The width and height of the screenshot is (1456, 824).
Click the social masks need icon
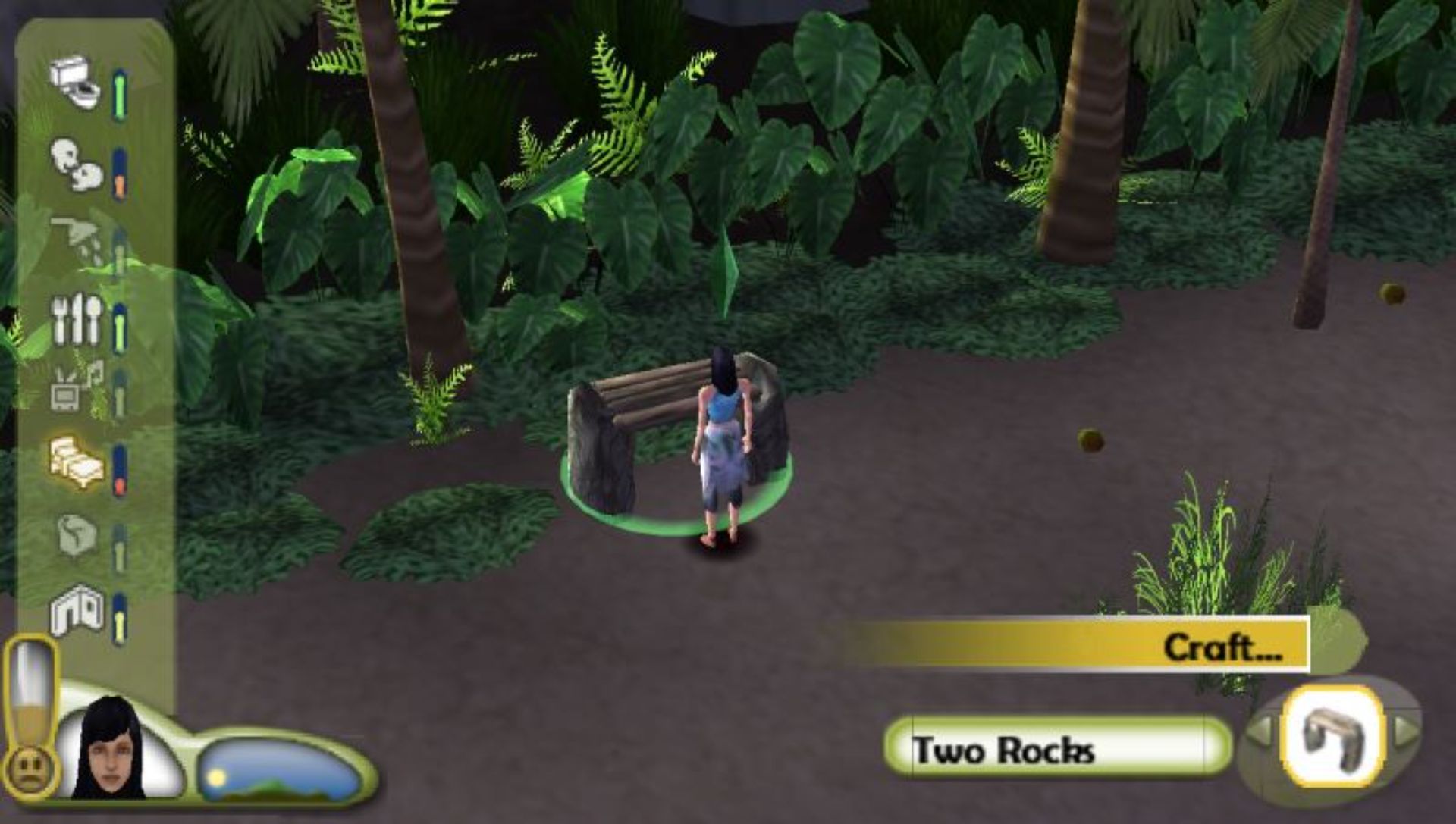(76, 164)
